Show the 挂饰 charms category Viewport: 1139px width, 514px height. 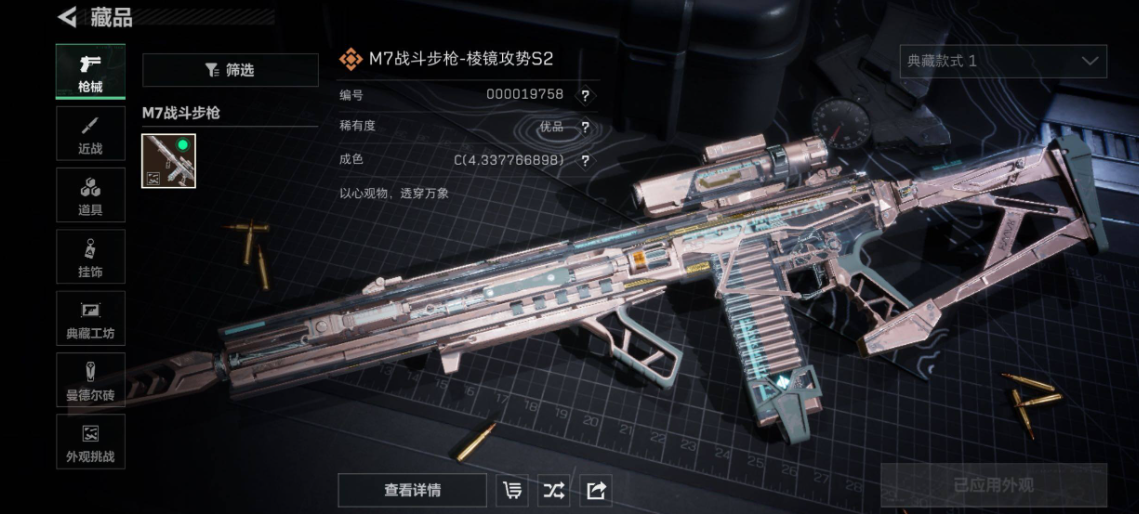click(x=90, y=257)
